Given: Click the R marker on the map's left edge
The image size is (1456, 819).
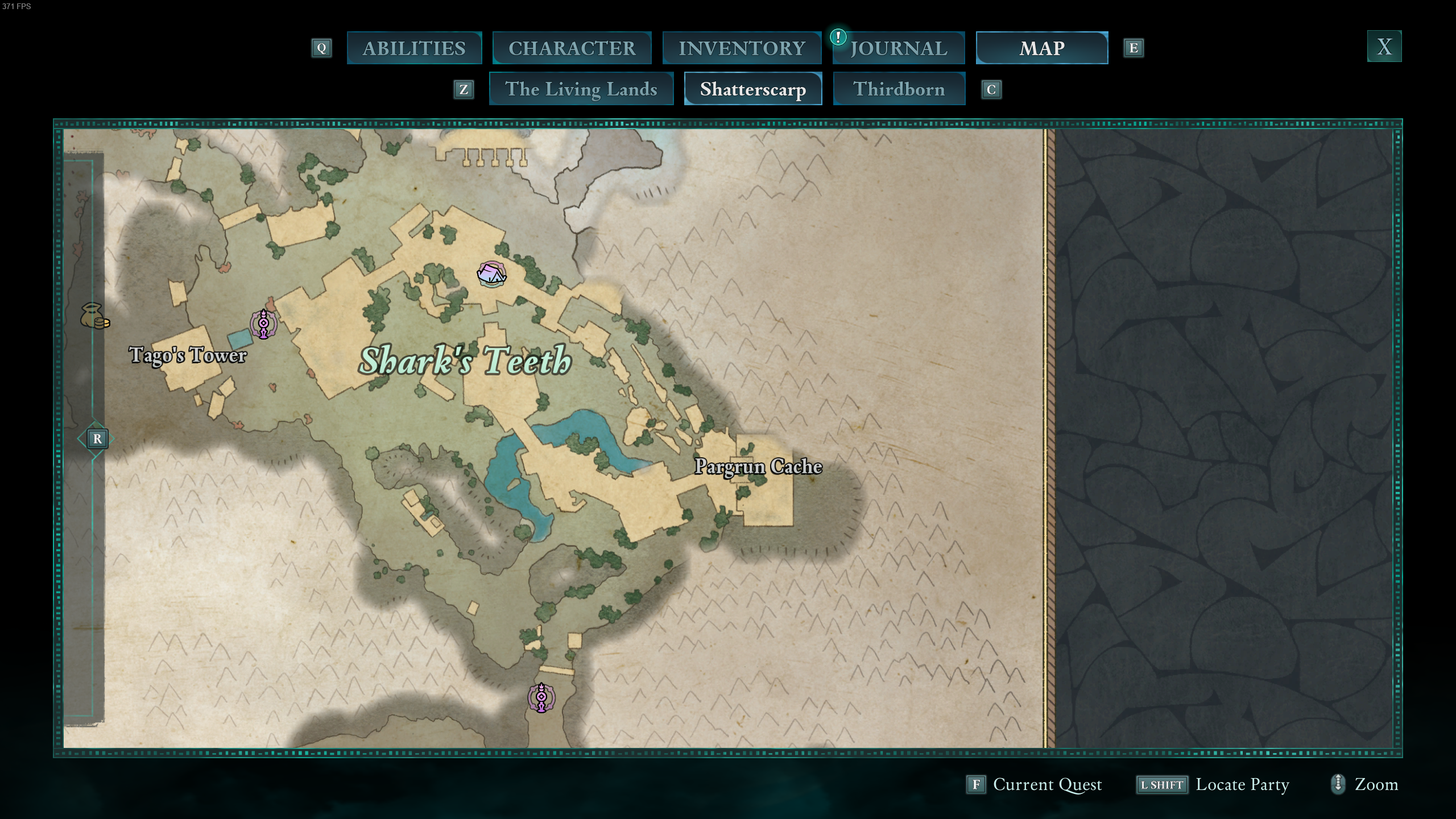Looking at the screenshot, I should (x=97, y=439).
